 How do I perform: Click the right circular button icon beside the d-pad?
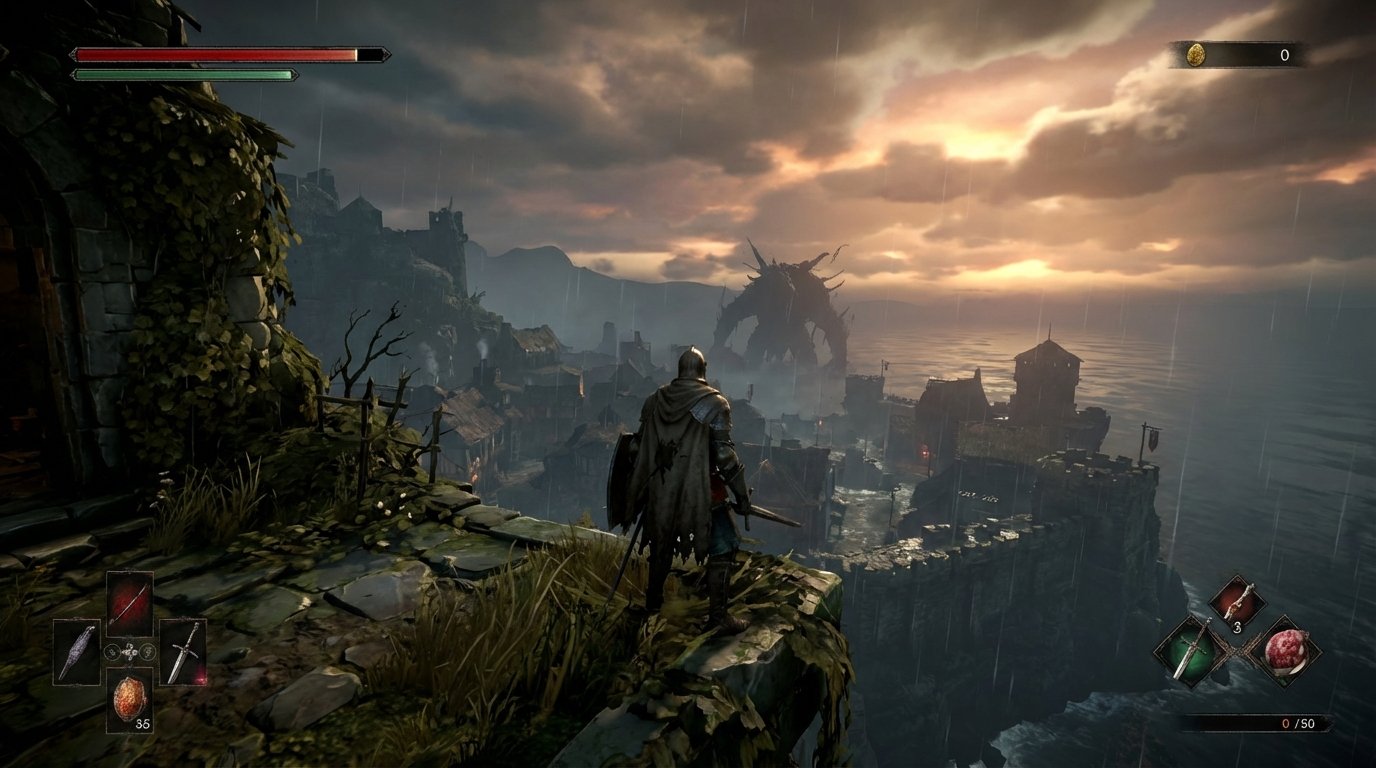(148, 652)
